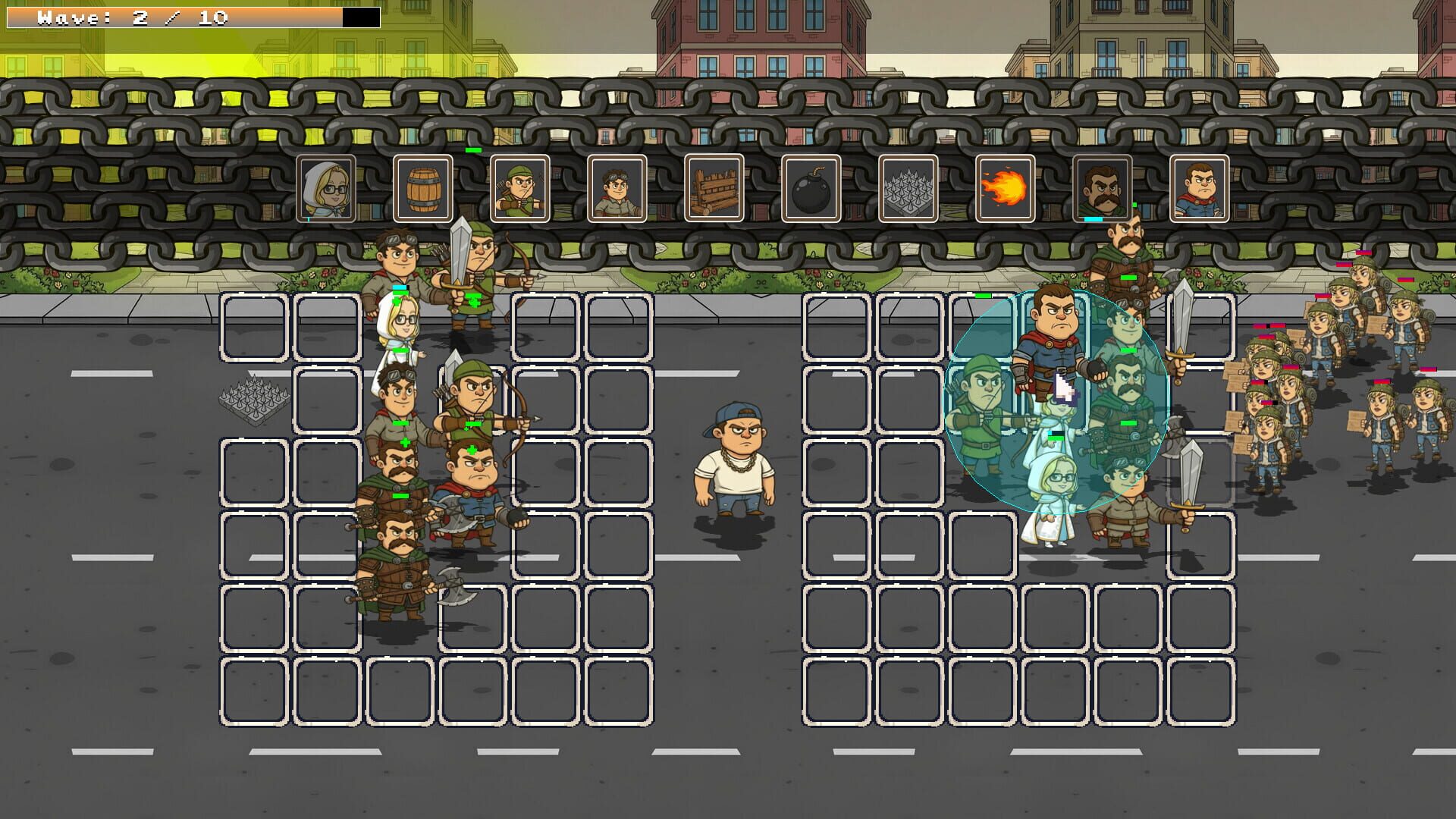
Task: Select the green archer unit card
Action: tap(519, 187)
